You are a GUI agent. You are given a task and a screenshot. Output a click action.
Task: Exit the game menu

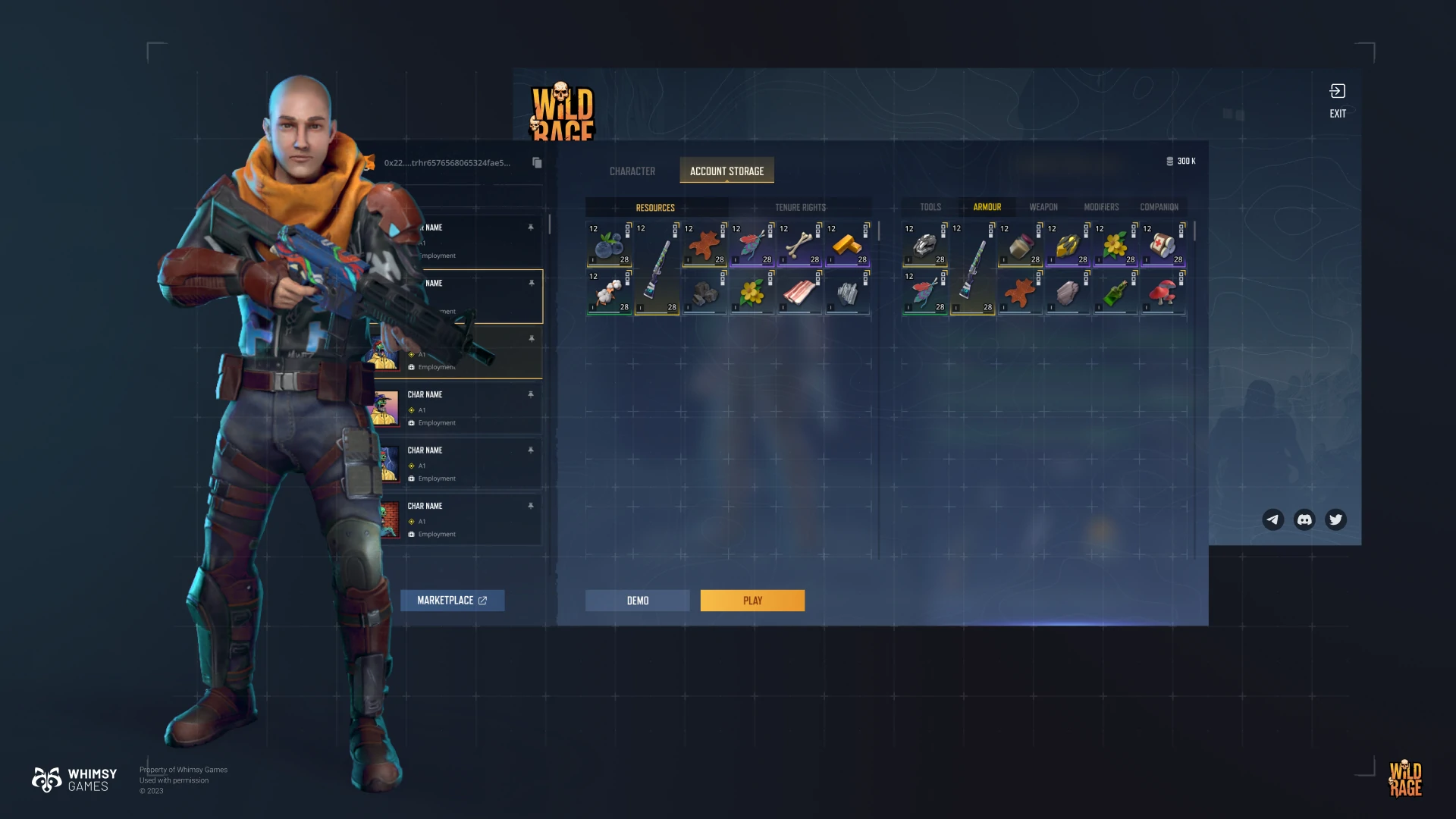tap(1338, 100)
